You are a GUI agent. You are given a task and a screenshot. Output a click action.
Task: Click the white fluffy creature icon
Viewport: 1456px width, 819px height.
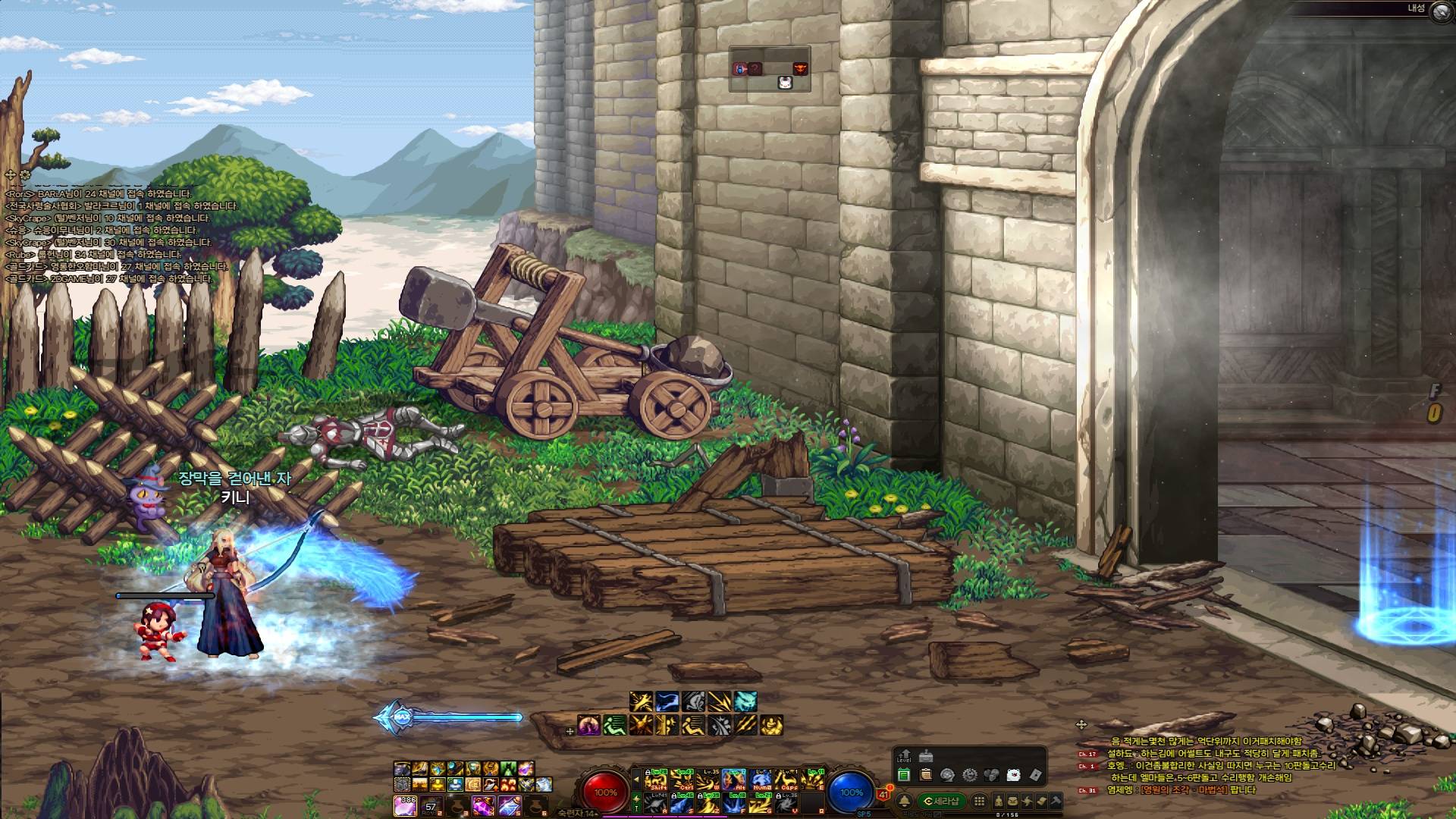click(1013, 775)
